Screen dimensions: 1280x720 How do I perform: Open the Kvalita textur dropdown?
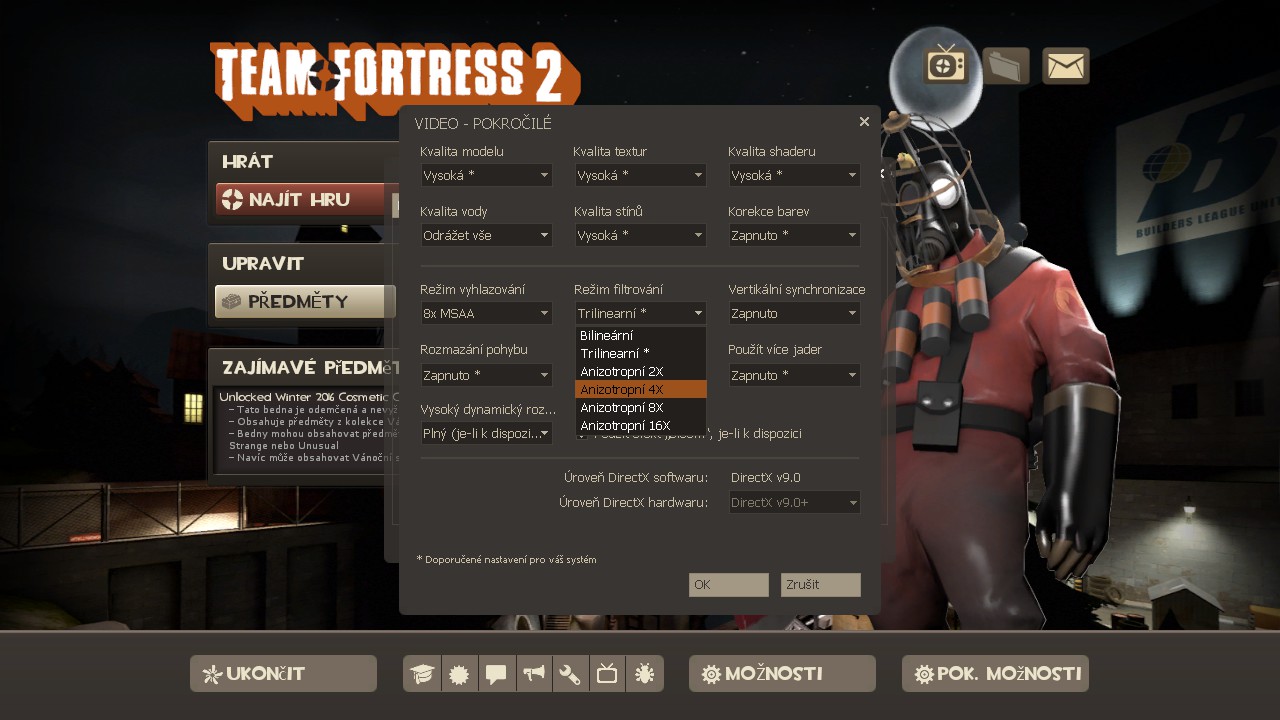(640, 176)
